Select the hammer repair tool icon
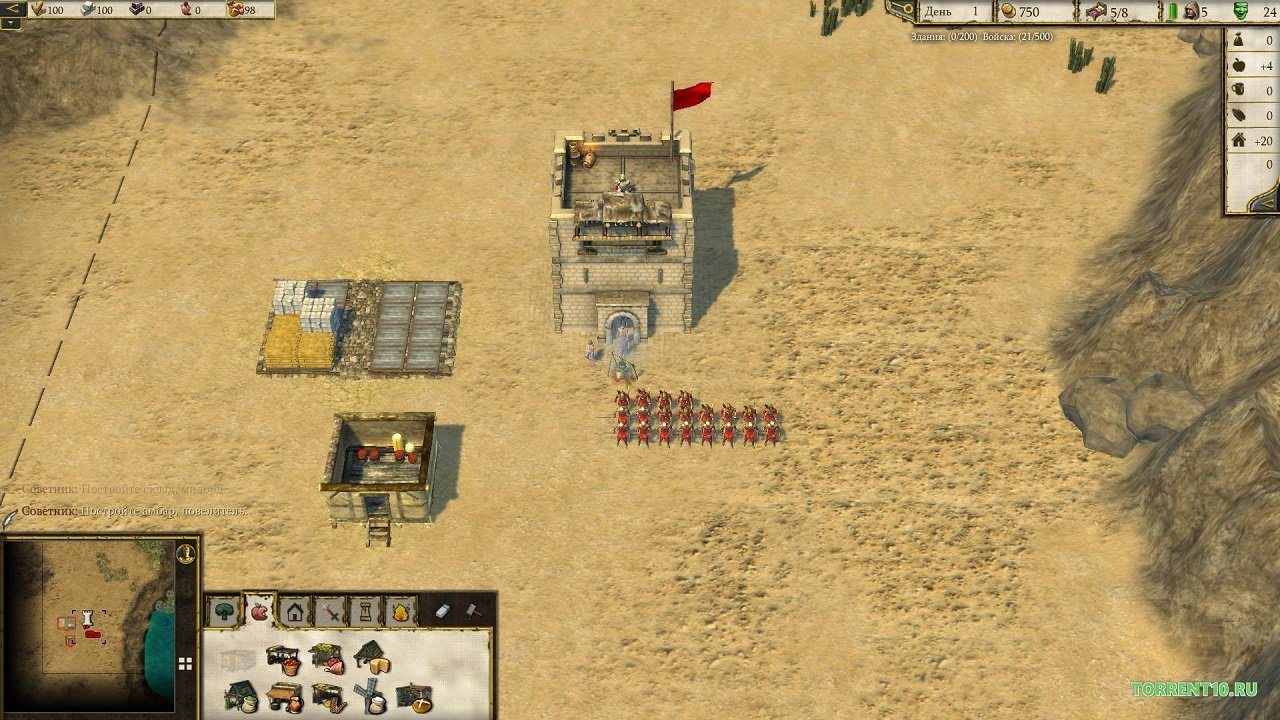The image size is (1280, 720). (474, 612)
